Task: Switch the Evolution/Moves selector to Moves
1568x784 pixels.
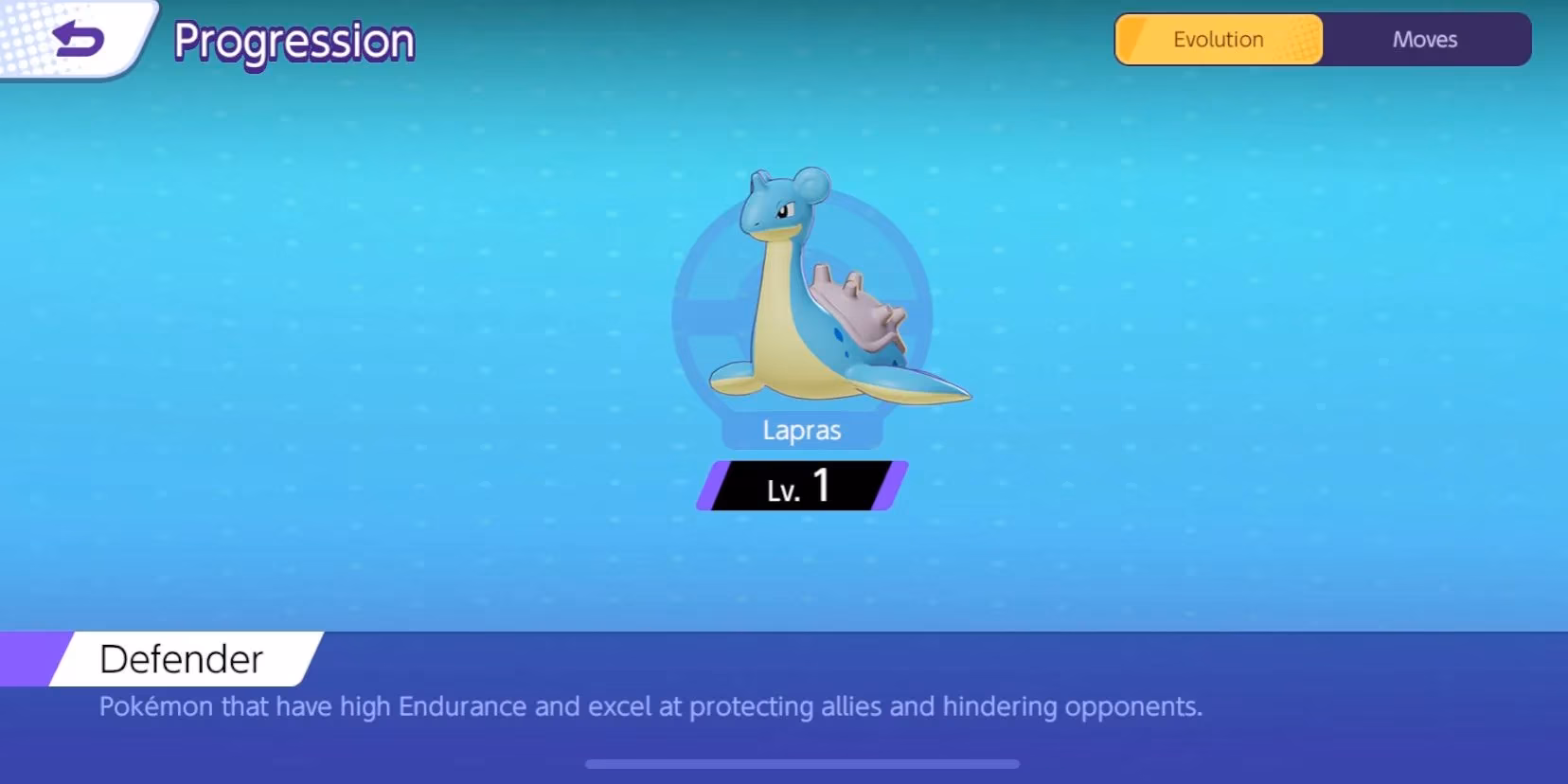Action: point(1423,39)
